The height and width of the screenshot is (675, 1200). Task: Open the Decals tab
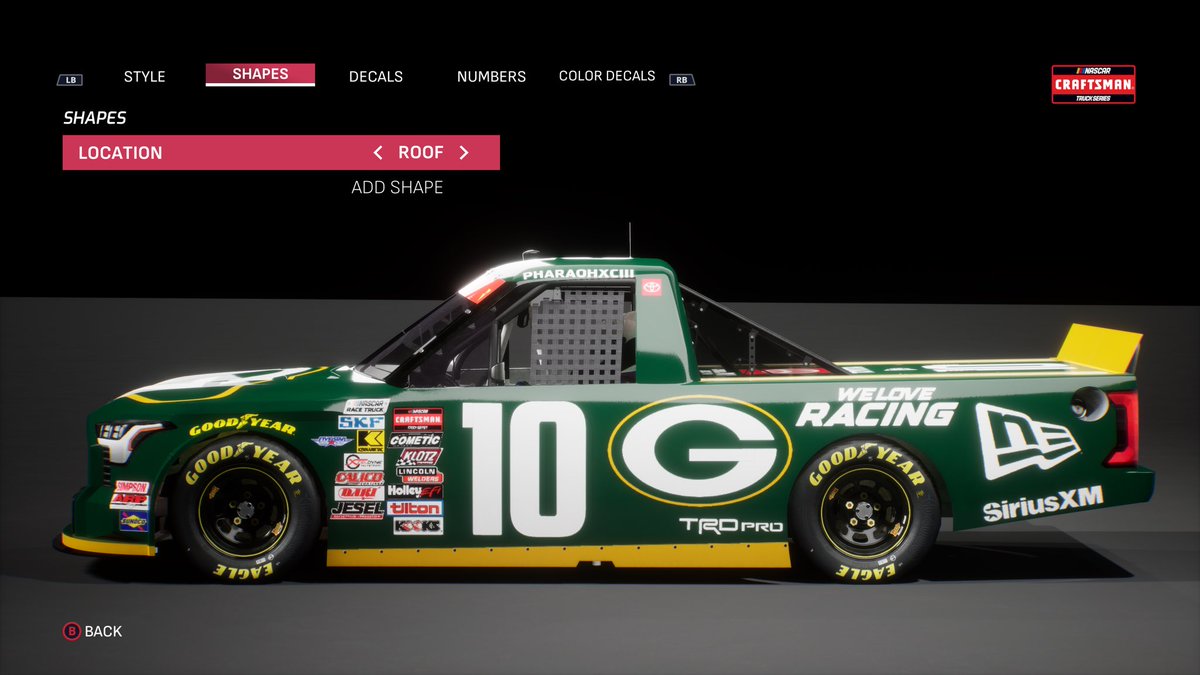(x=376, y=76)
